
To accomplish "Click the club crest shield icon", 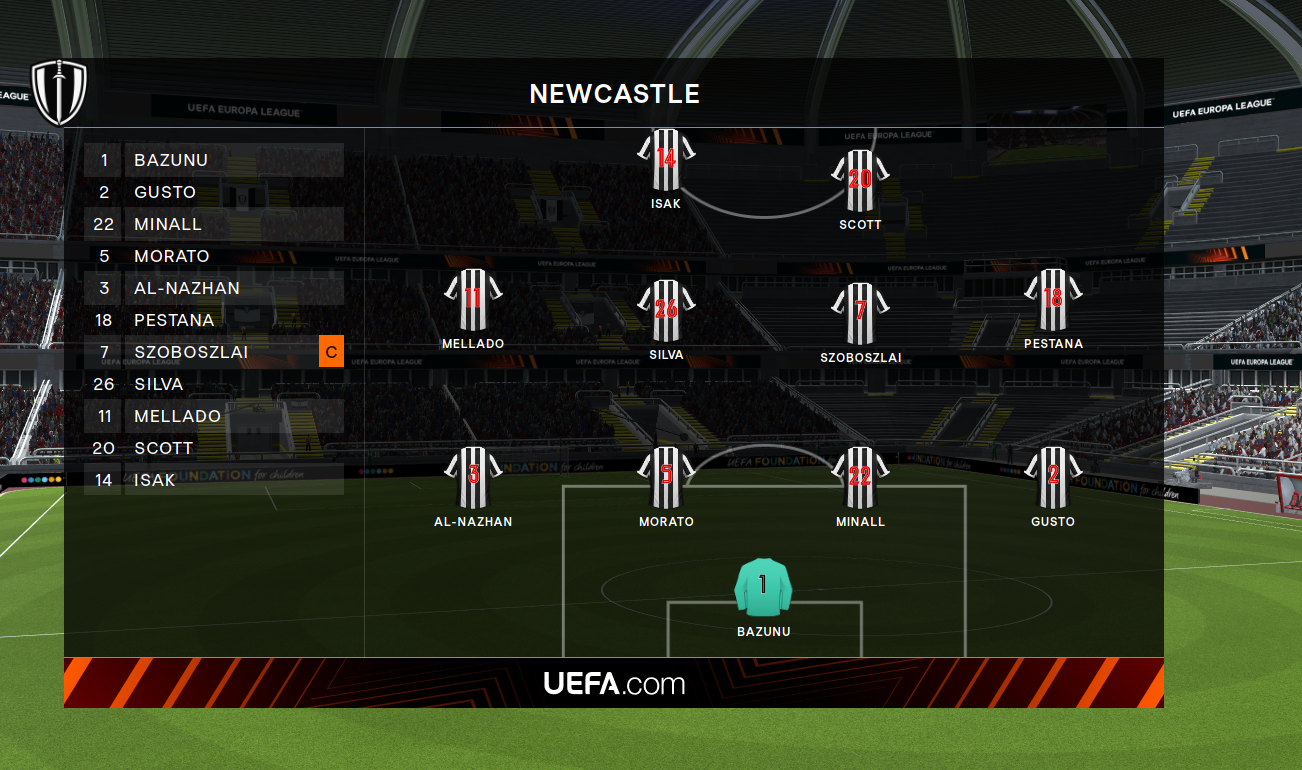I will [x=59, y=92].
